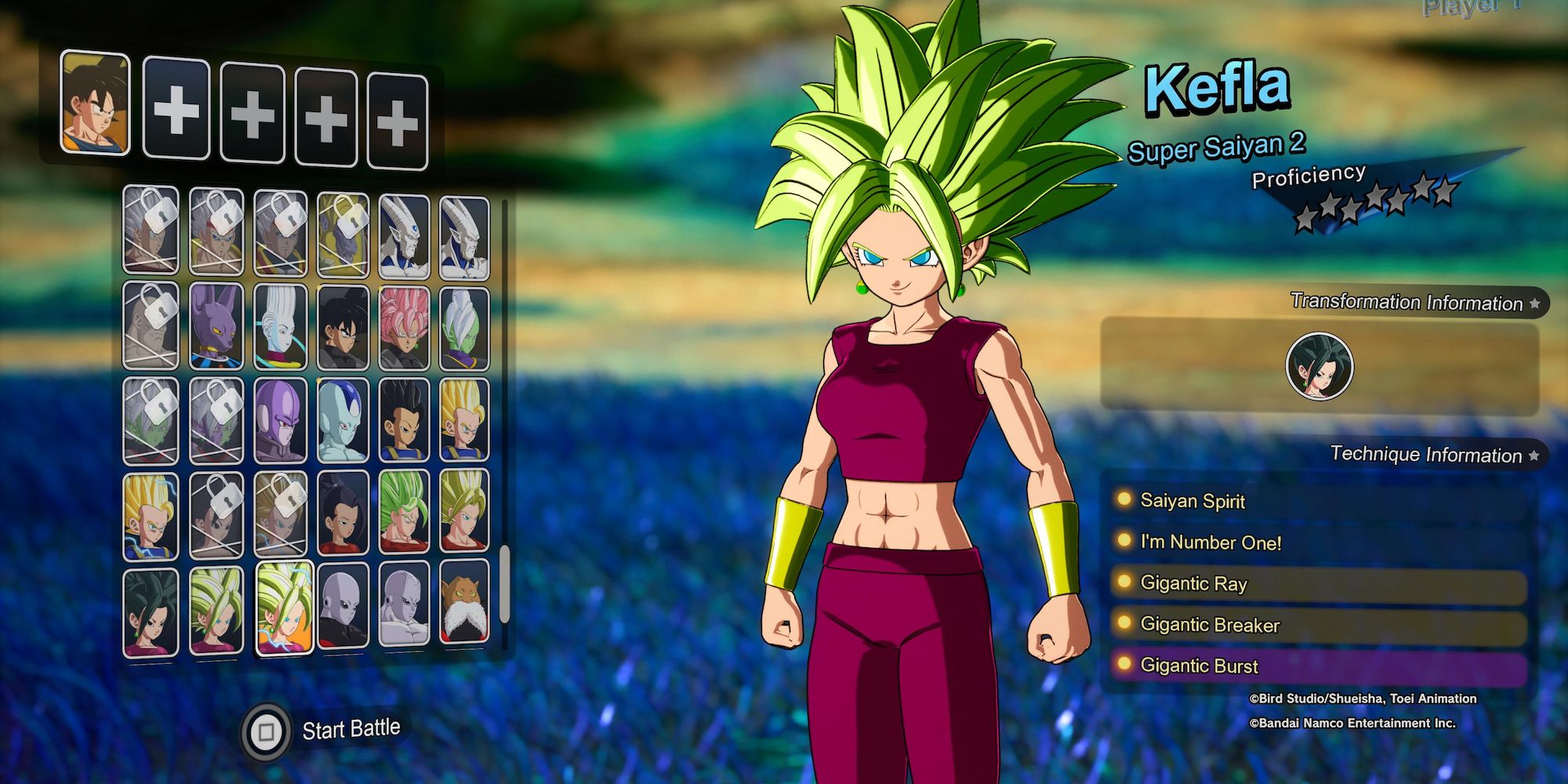Choose the Gigantic Breaker technique row
The image size is (1568, 784).
(1317, 625)
